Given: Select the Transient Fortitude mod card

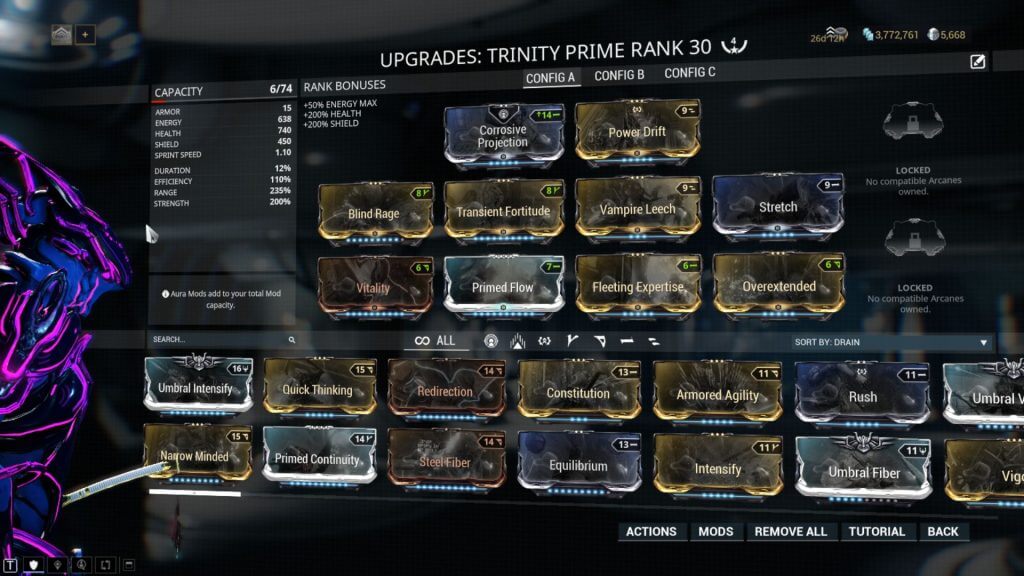Looking at the screenshot, I should coord(503,211).
